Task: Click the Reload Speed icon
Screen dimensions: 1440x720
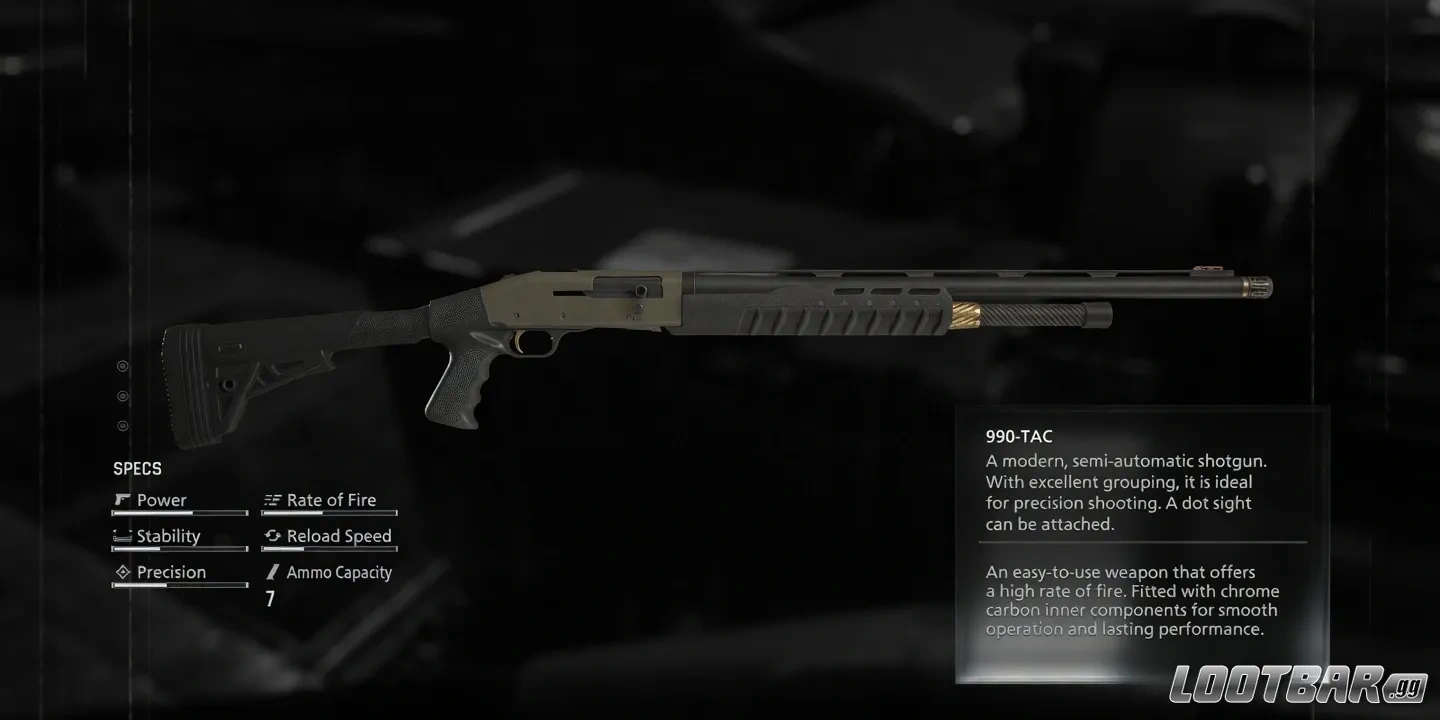Action: pyautogui.click(x=272, y=535)
